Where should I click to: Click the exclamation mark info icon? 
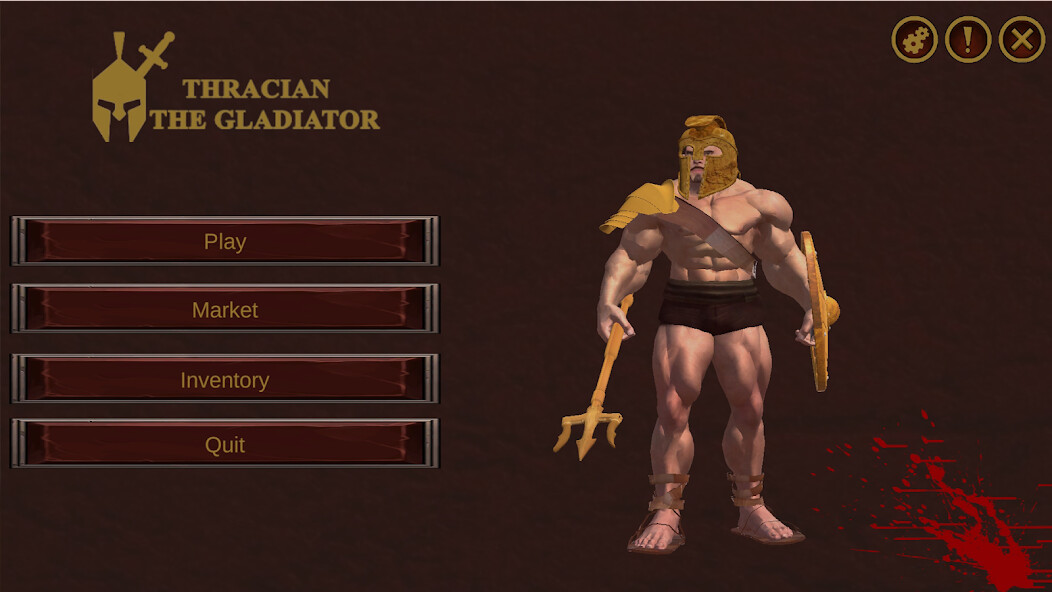968,40
